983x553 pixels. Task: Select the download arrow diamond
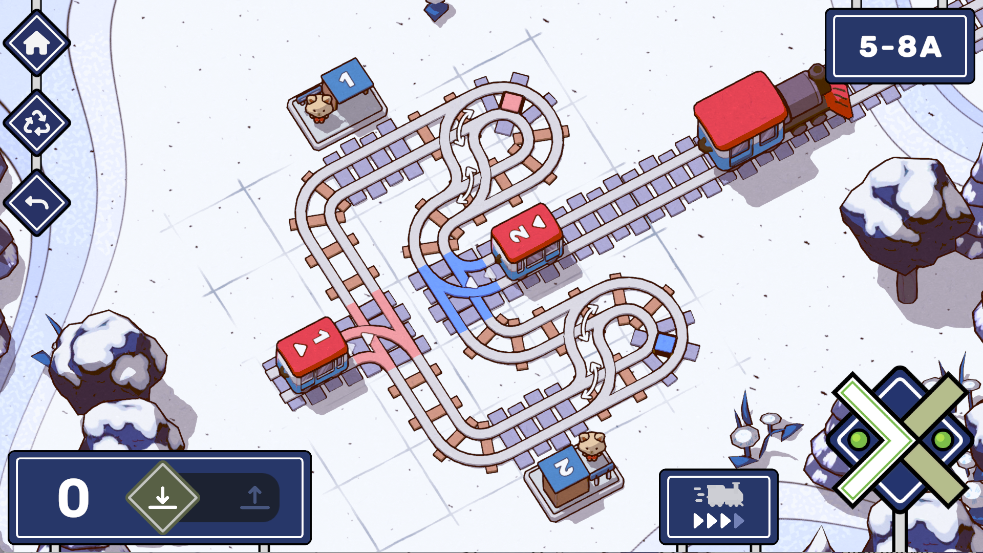[163, 497]
